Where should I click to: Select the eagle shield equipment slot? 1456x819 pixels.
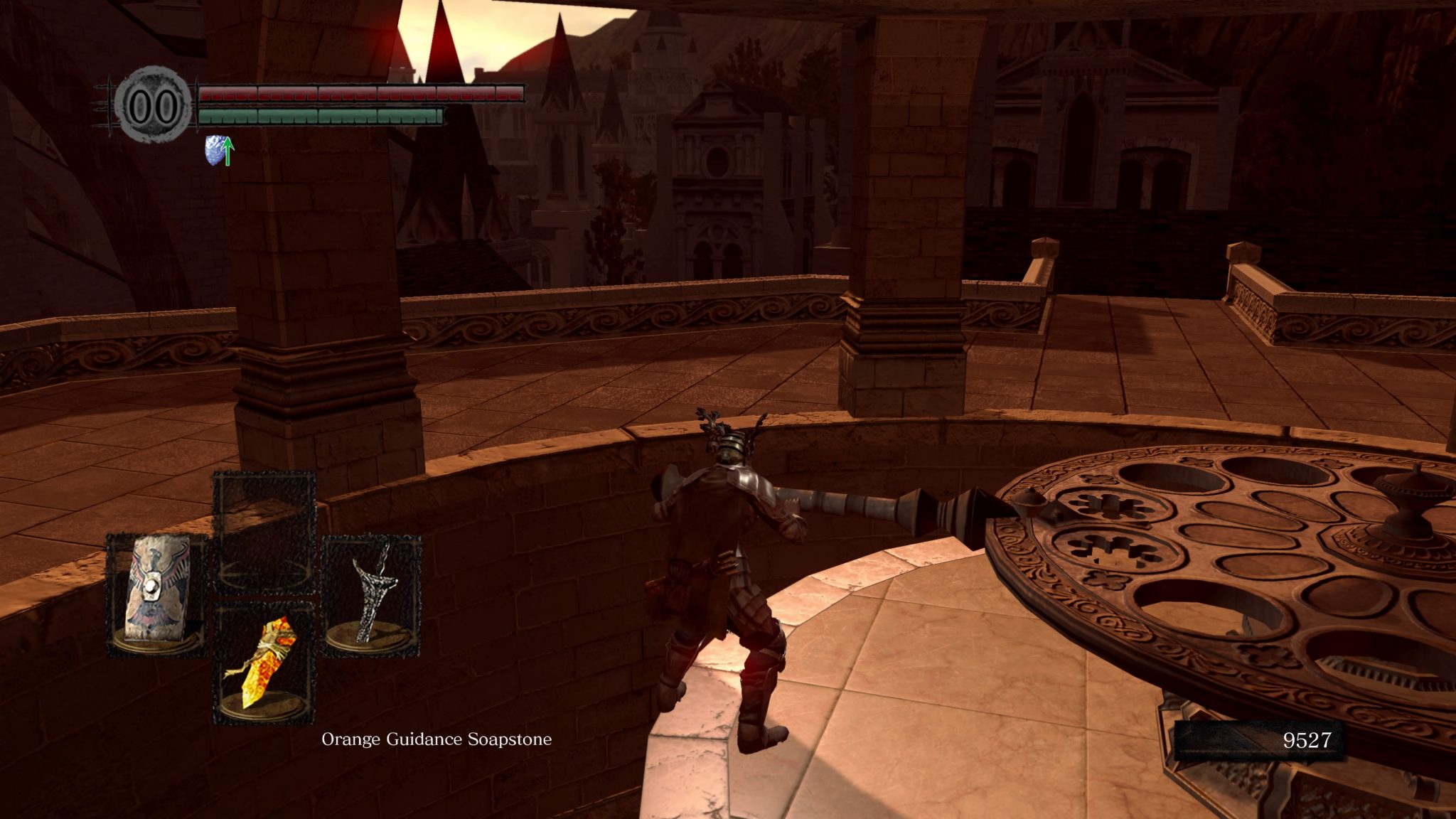click(x=156, y=594)
